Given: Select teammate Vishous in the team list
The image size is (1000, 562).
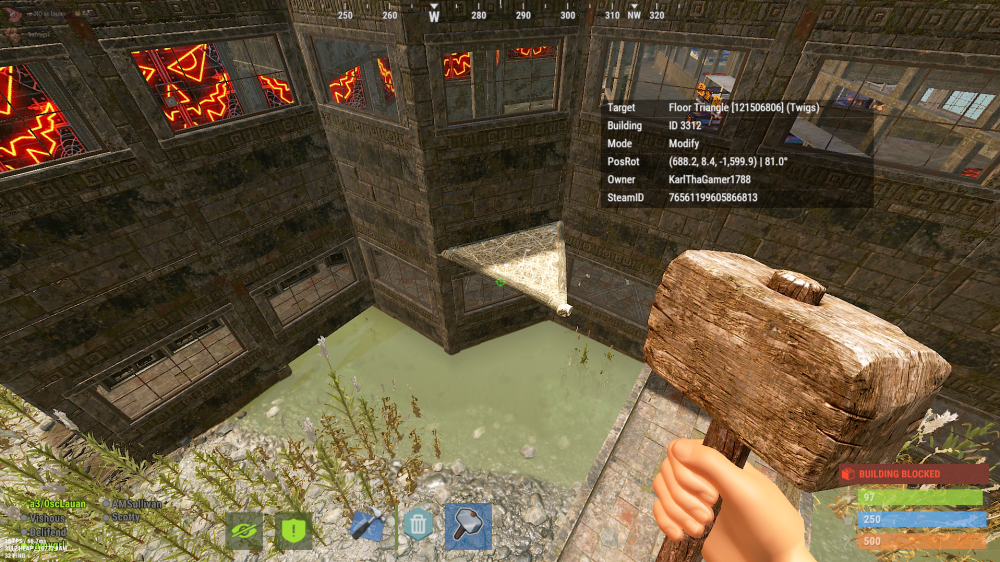Looking at the screenshot, I should pyautogui.click(x=48, y=518).
